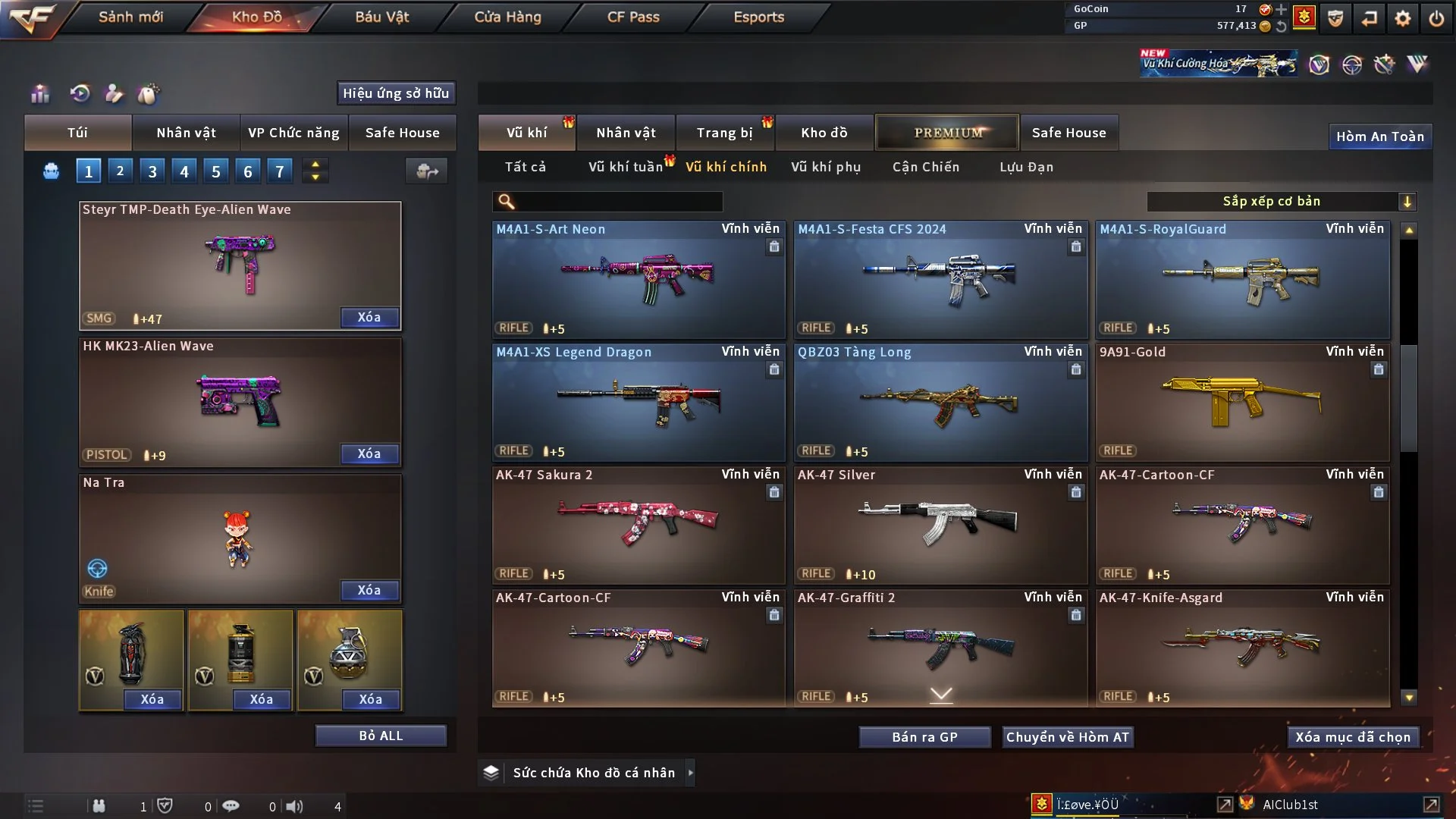This screenshot has height=819, width=1456.
Task: Move item via Chuyển về Hòm AT
Action: (x=1067, y=737)
